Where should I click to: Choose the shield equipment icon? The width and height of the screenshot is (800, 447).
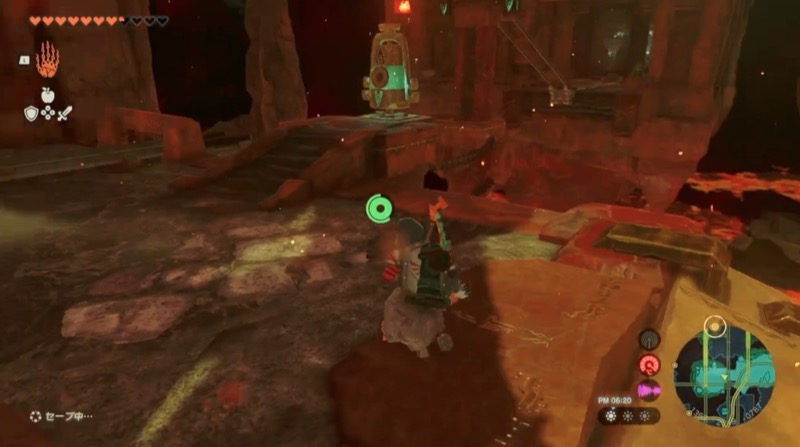click(x=31, y=113)
